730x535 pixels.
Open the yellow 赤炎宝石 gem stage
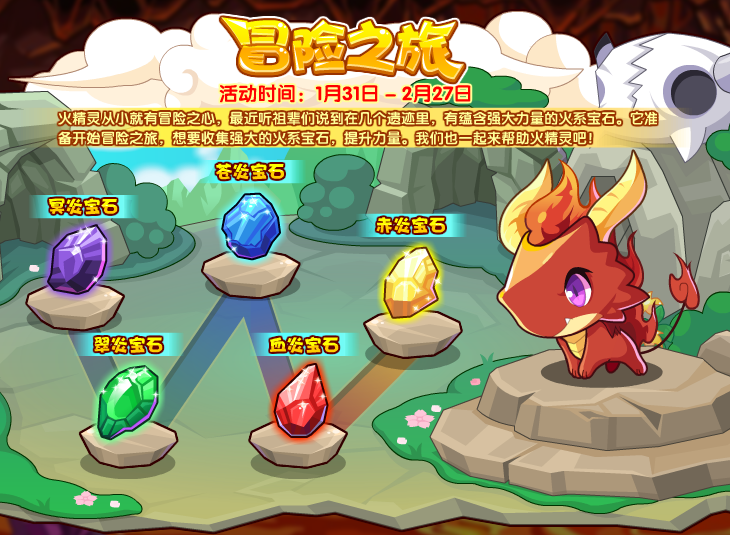click(x=410, y=283)
